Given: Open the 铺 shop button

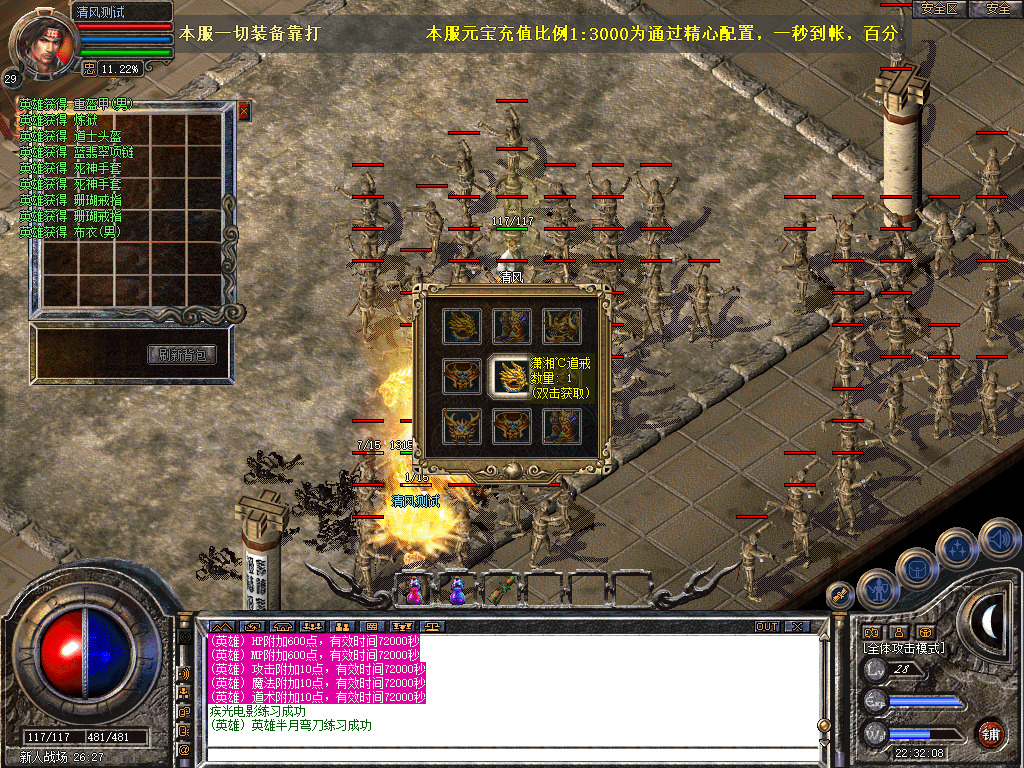Looking at the screenshot, I should (990, 732).
